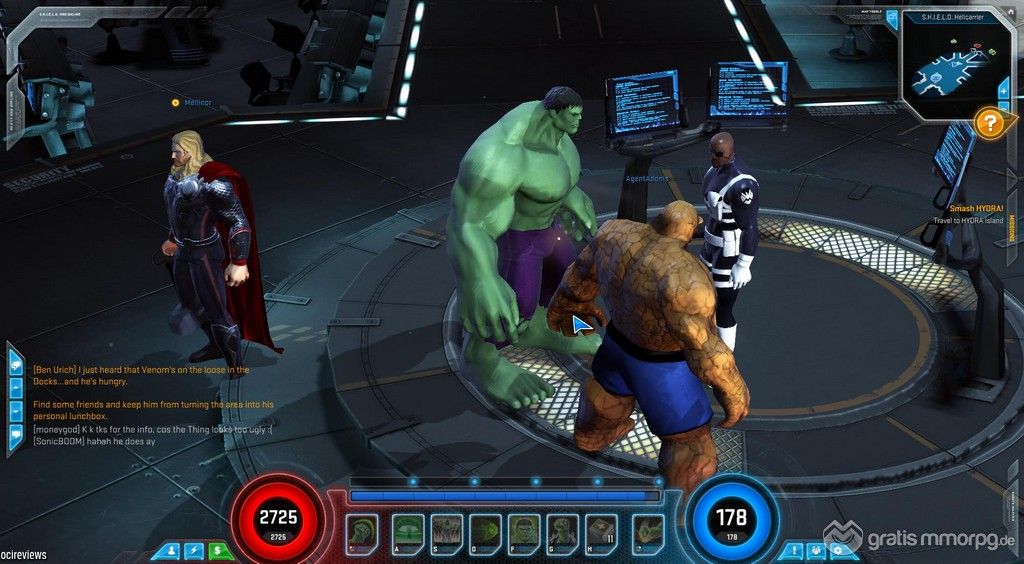Use the consumable item with count 11

pyautogui.click(x=600, y=531)
